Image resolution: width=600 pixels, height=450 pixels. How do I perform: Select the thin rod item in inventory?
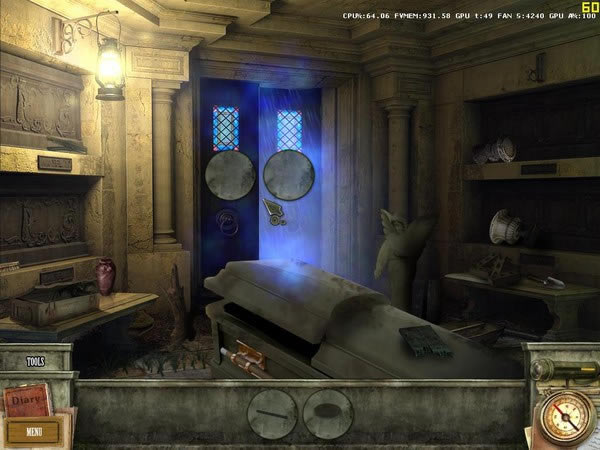pyautogui.click(x=271, y=413)
